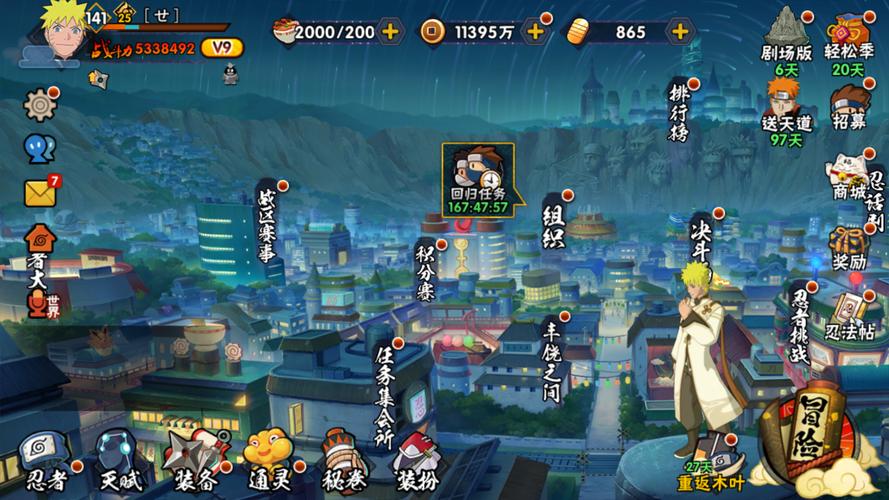This screenshot has width=889, height=500.
Task: Buy more gold ingots
Action: point(681,32)
